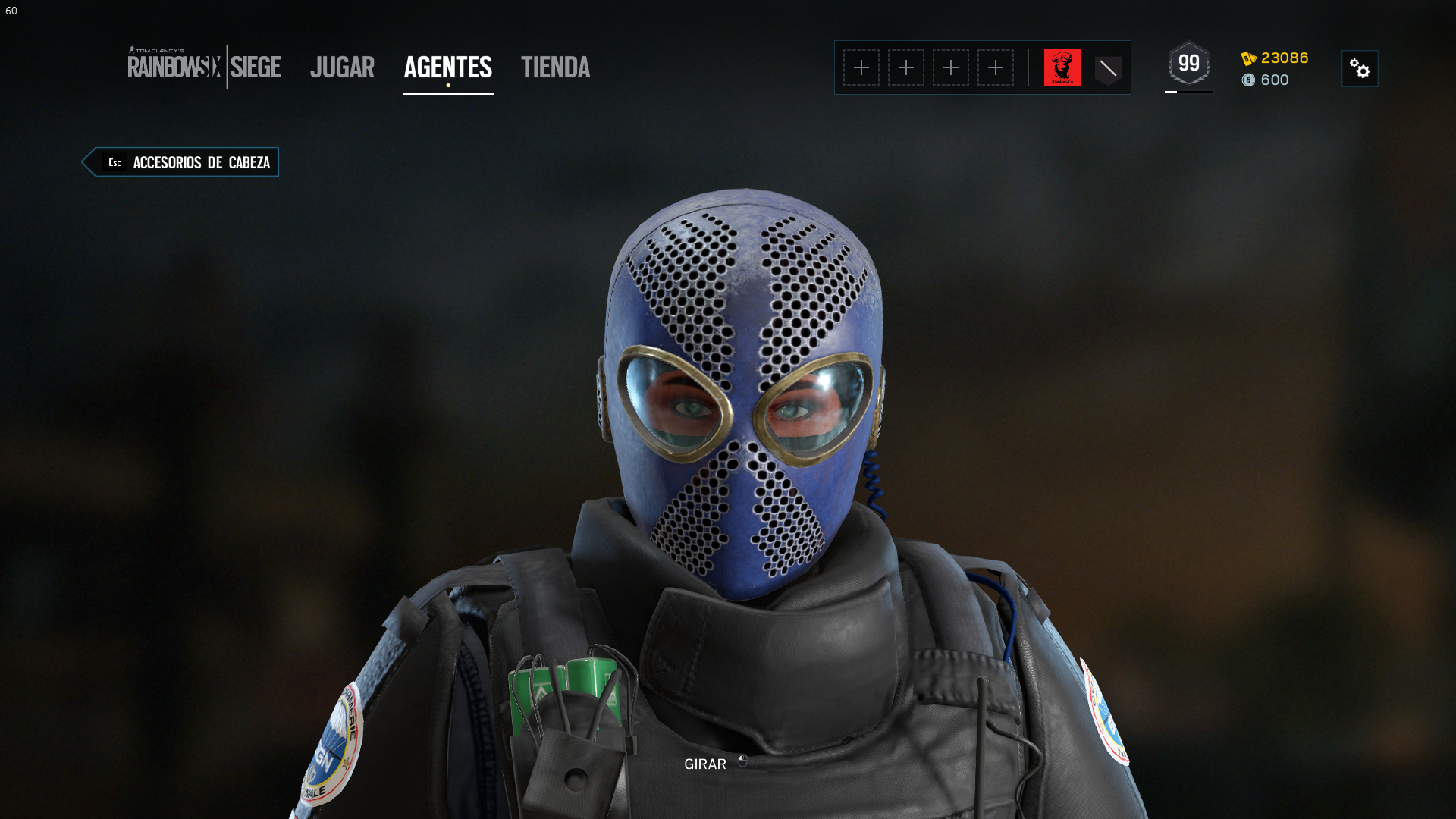This screenshot has height=819, width=1456.
Task: Open the settings gear menu
Action: pyautogui.click(x=1361, y=68)
